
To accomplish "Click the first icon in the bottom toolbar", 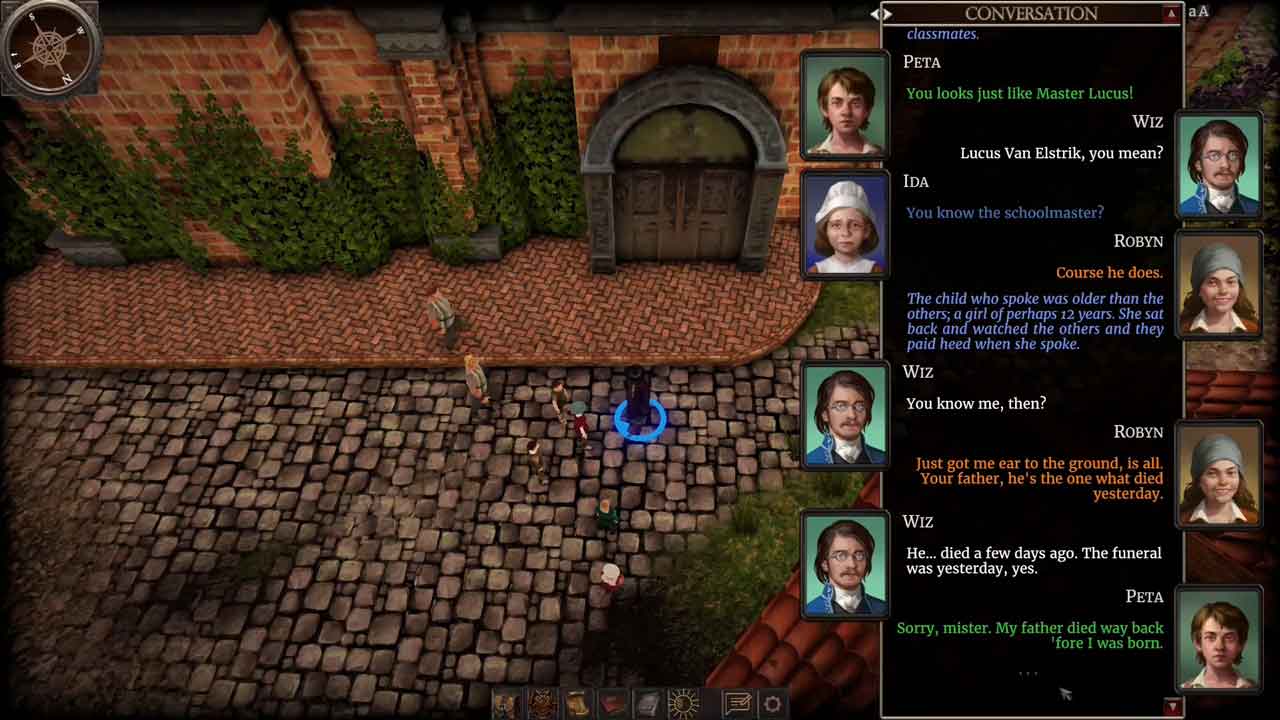I will click(x=506, y=703).
